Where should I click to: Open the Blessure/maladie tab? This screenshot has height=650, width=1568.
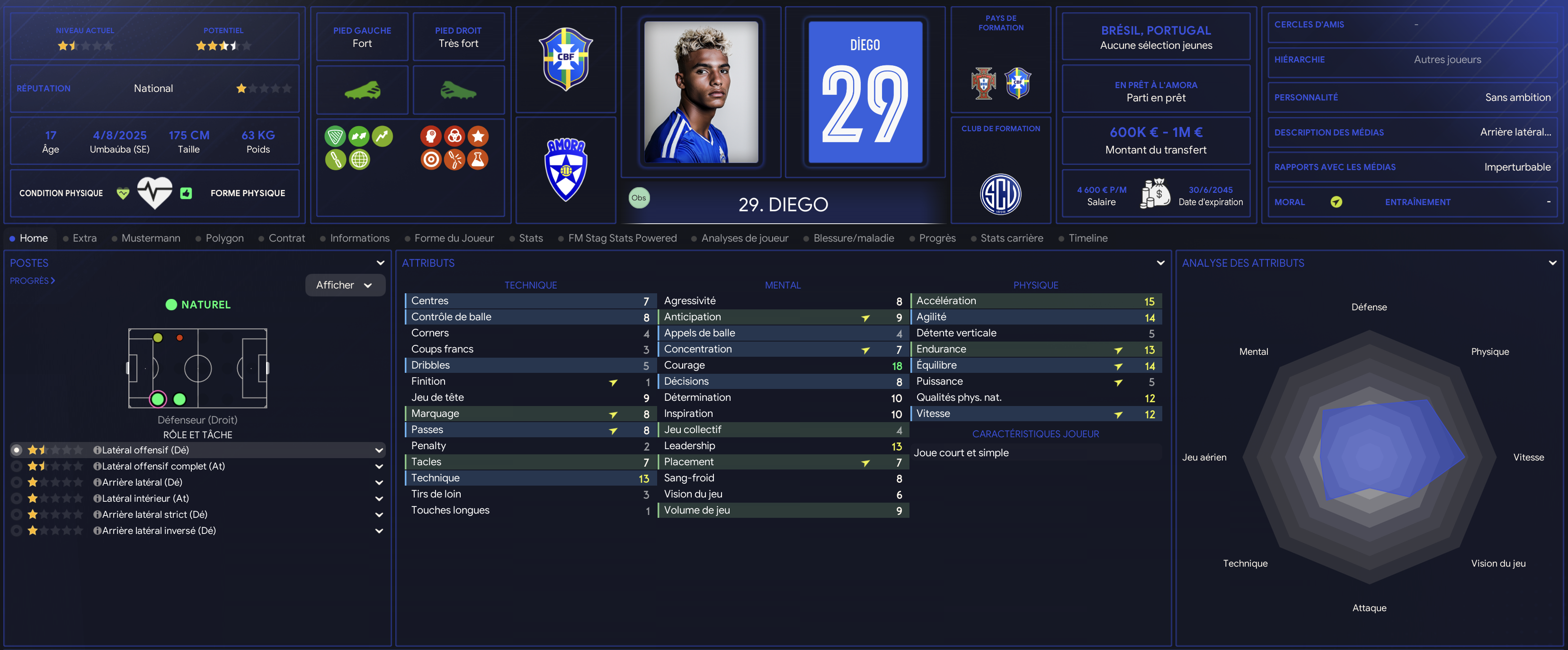click(x=853, y=238)
